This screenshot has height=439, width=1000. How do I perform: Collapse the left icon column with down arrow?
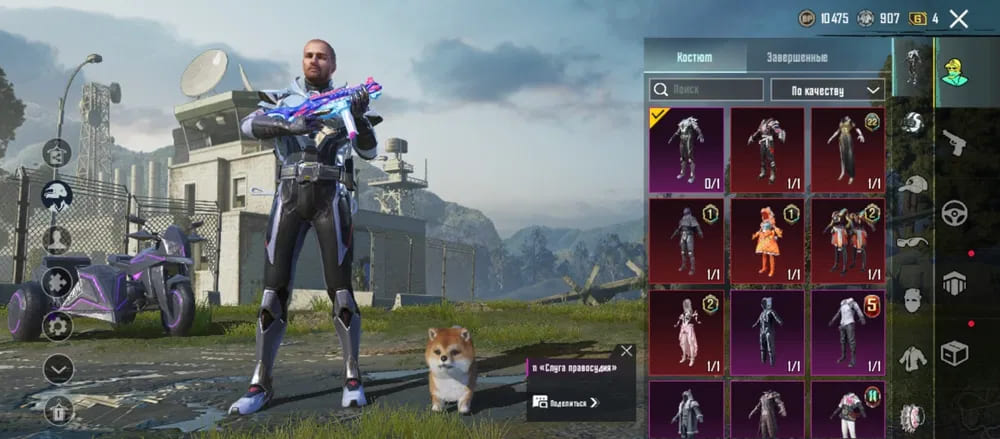(x=58, y=369)
